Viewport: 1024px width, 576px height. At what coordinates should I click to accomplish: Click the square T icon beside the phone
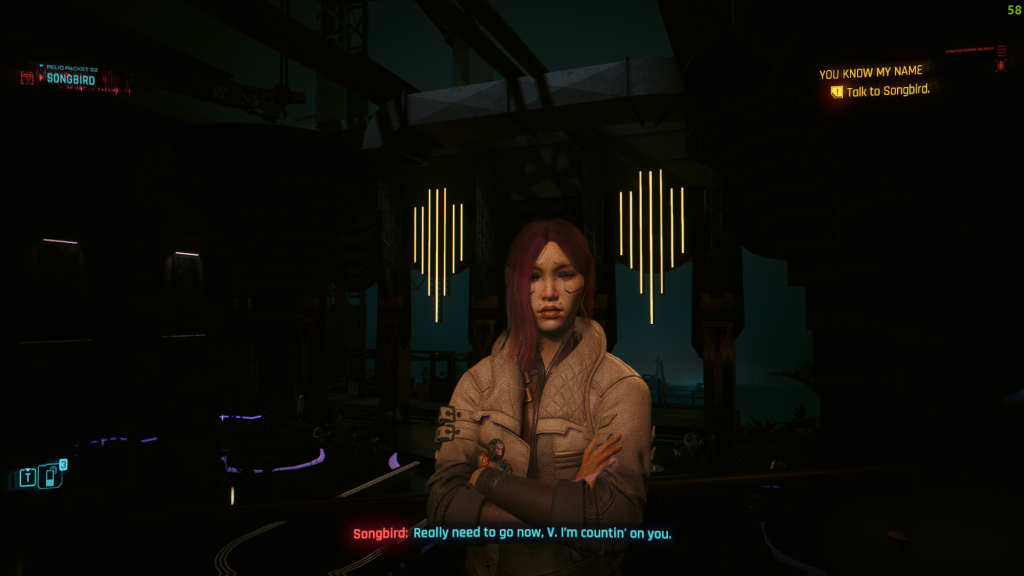pyautogui.click(x=27, y=478)
